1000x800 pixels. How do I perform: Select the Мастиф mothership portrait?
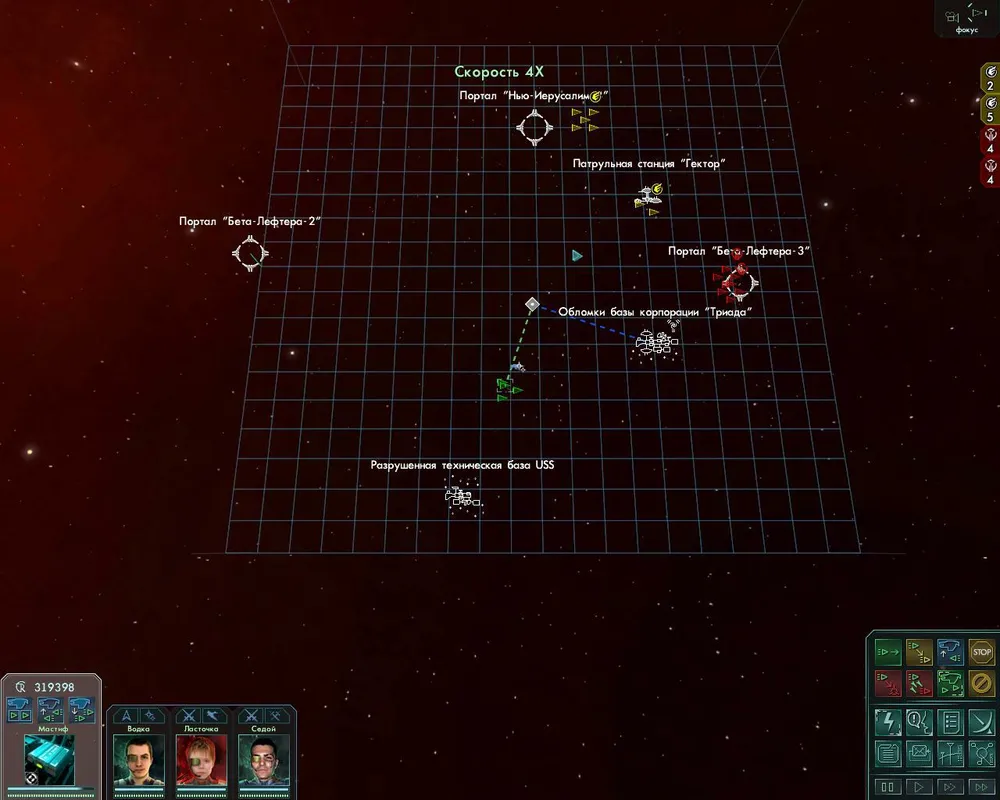pos(50,757)
